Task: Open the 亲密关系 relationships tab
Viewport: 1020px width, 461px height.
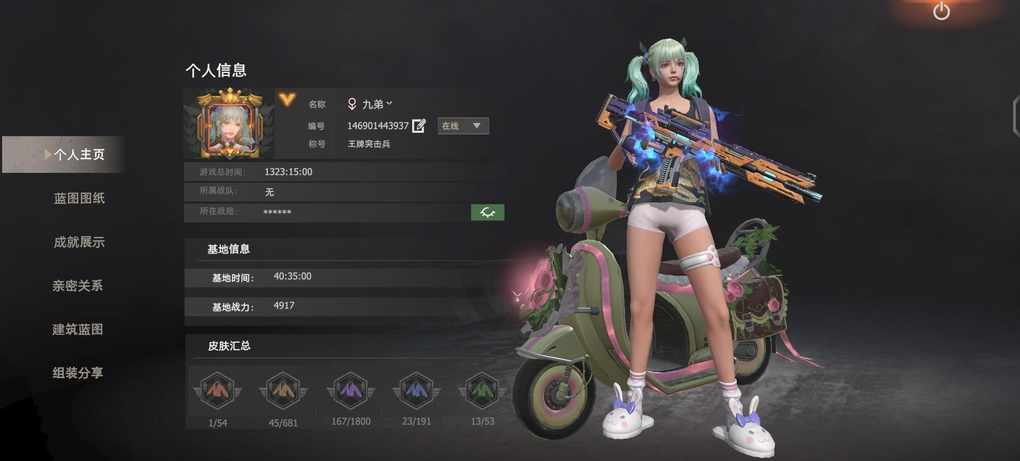Action: click(79, 286)
